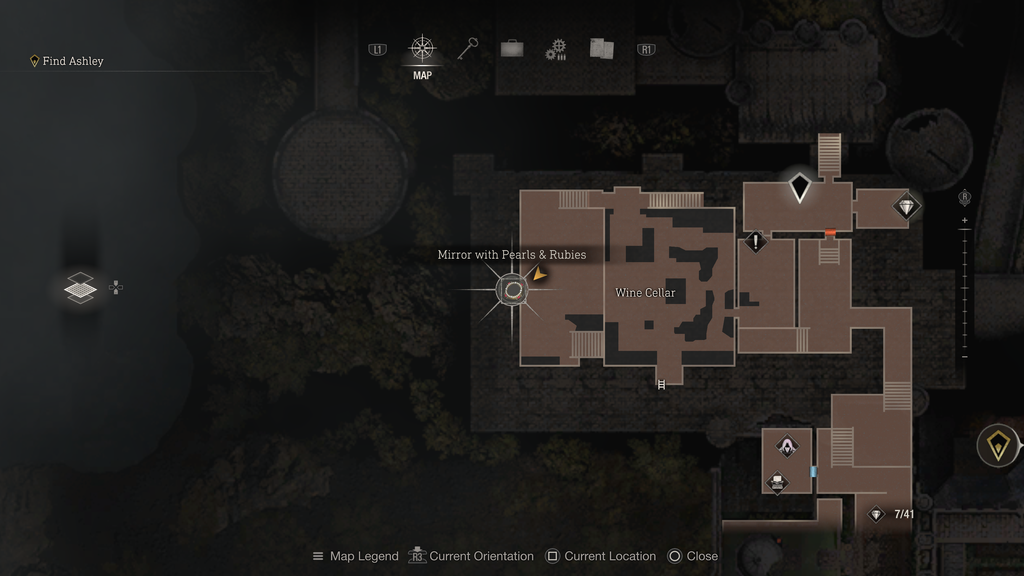The width and height of the screenshot is (1024, 576).
Task: Click the floor layers selector icon
Action: 80,288
